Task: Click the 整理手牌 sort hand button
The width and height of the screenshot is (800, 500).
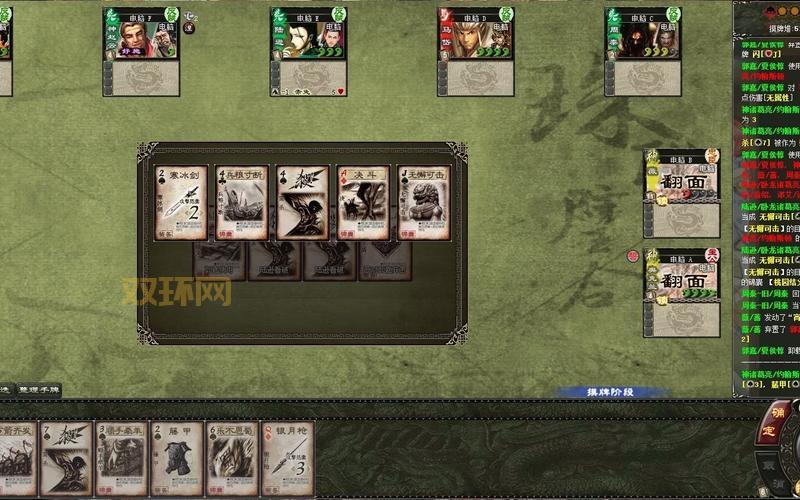Action: click(x=38, y=390)
